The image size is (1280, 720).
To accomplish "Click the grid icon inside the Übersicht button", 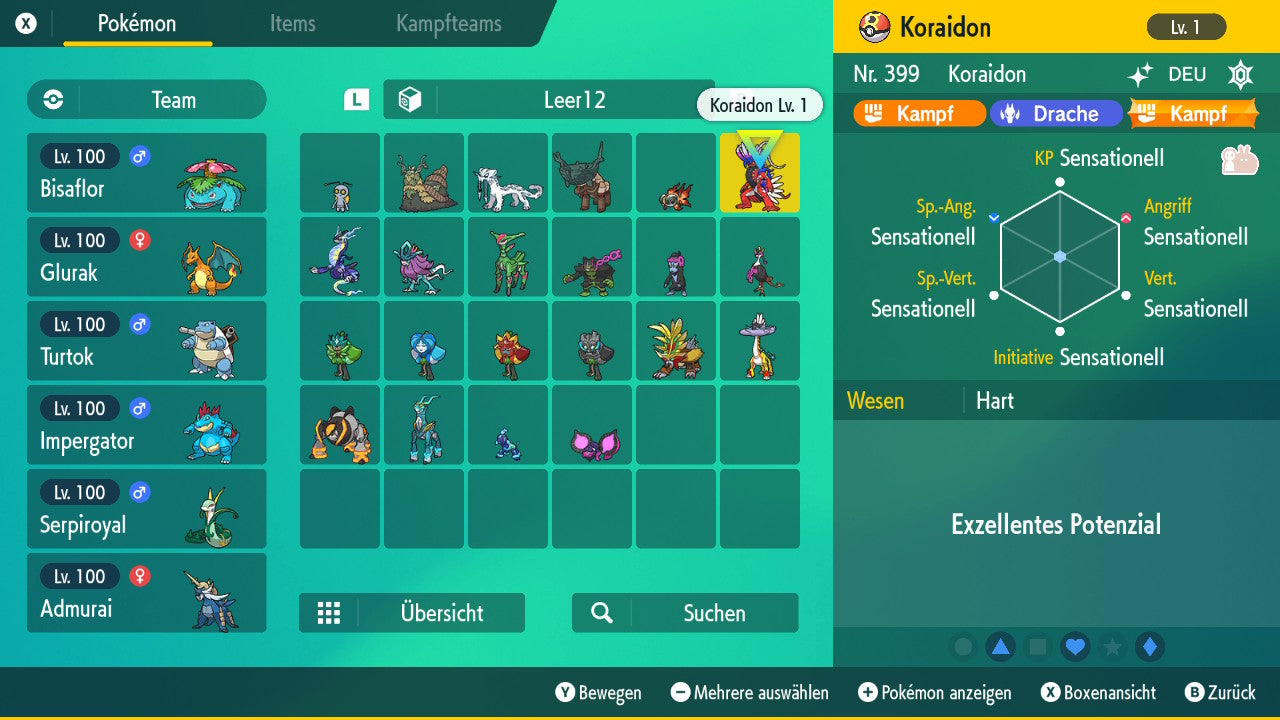I will 330,613.
